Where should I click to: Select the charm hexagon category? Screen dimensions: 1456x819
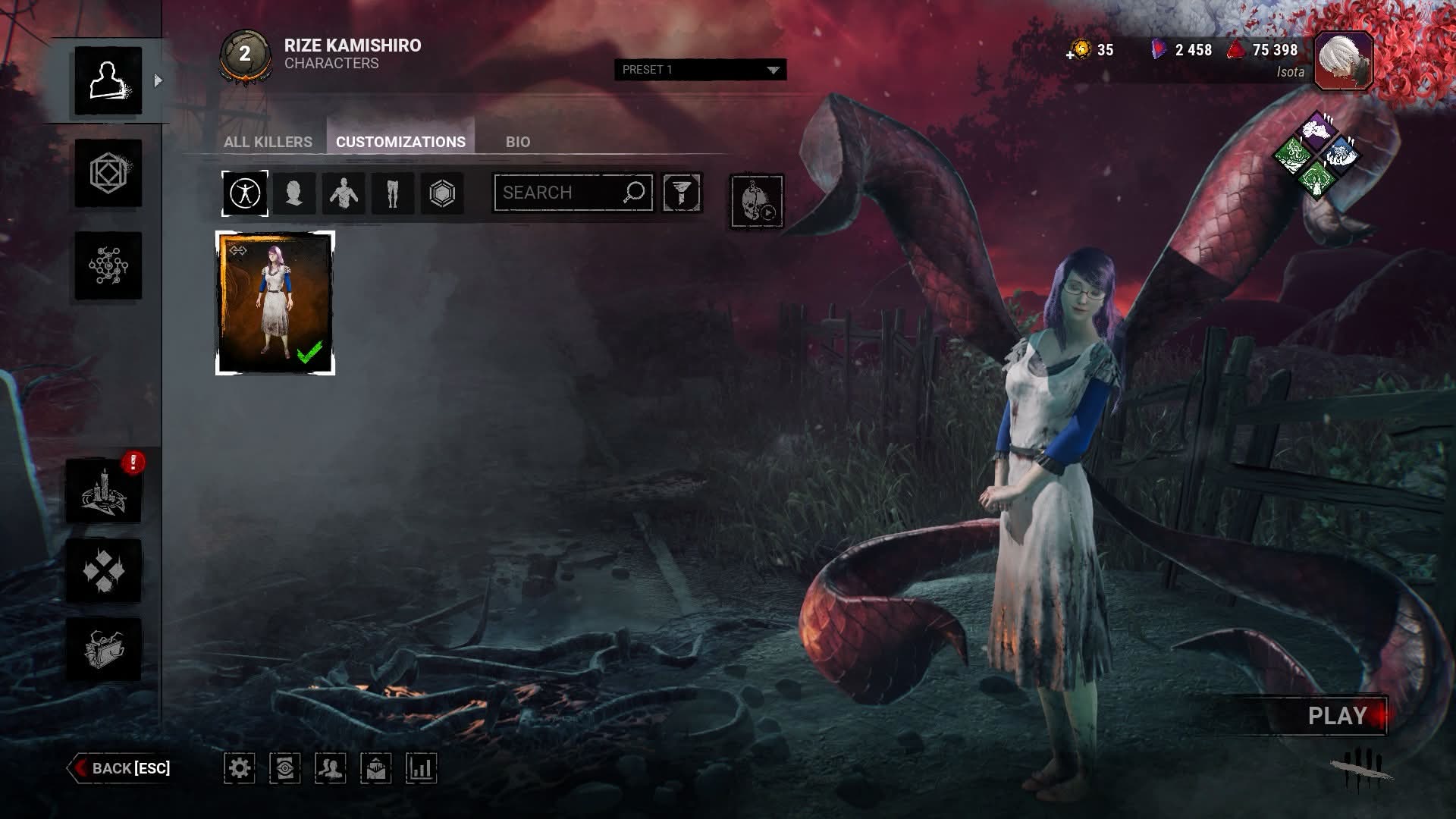click(442, 193)
